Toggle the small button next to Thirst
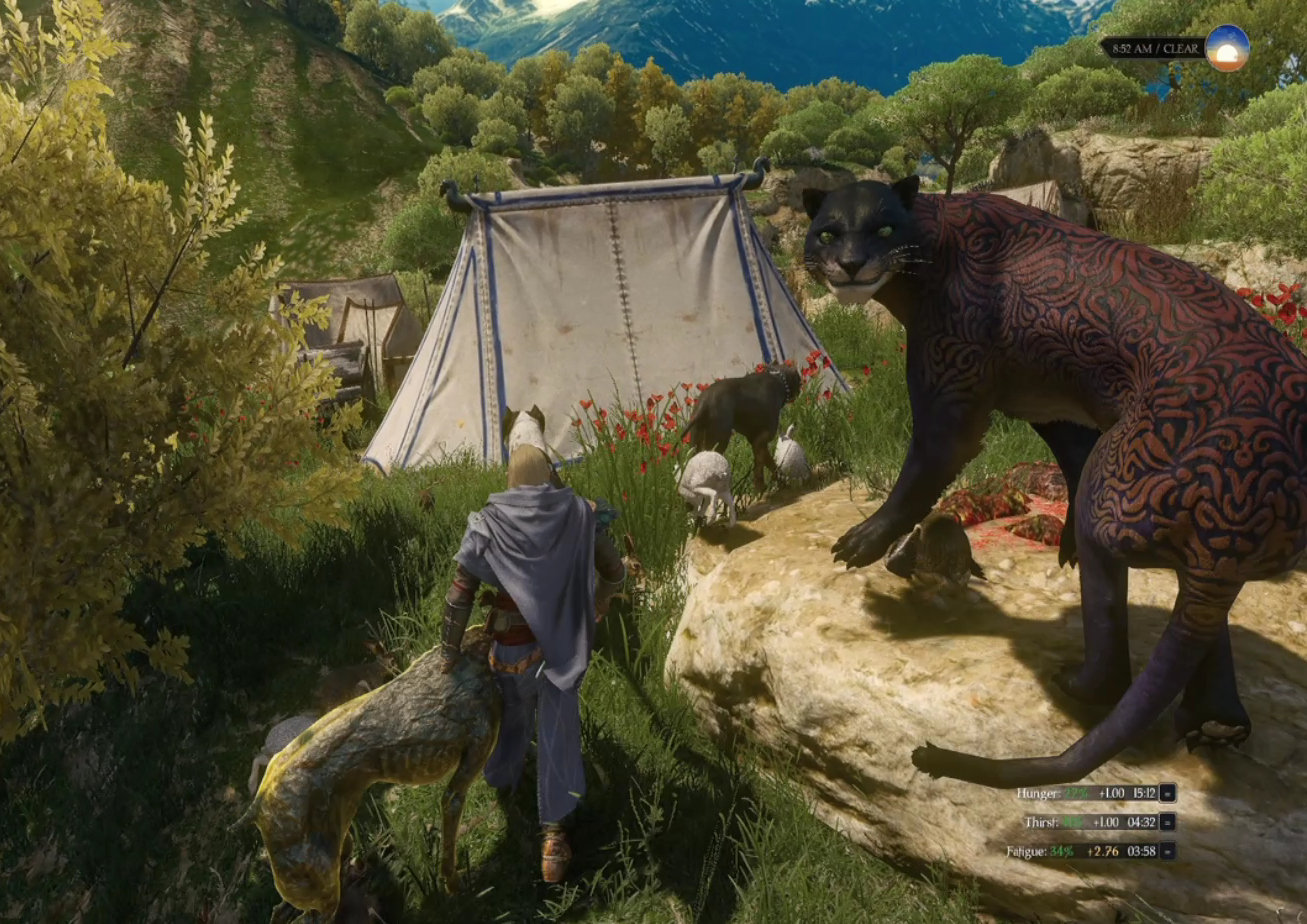1307x924 pixels. 1167,822
